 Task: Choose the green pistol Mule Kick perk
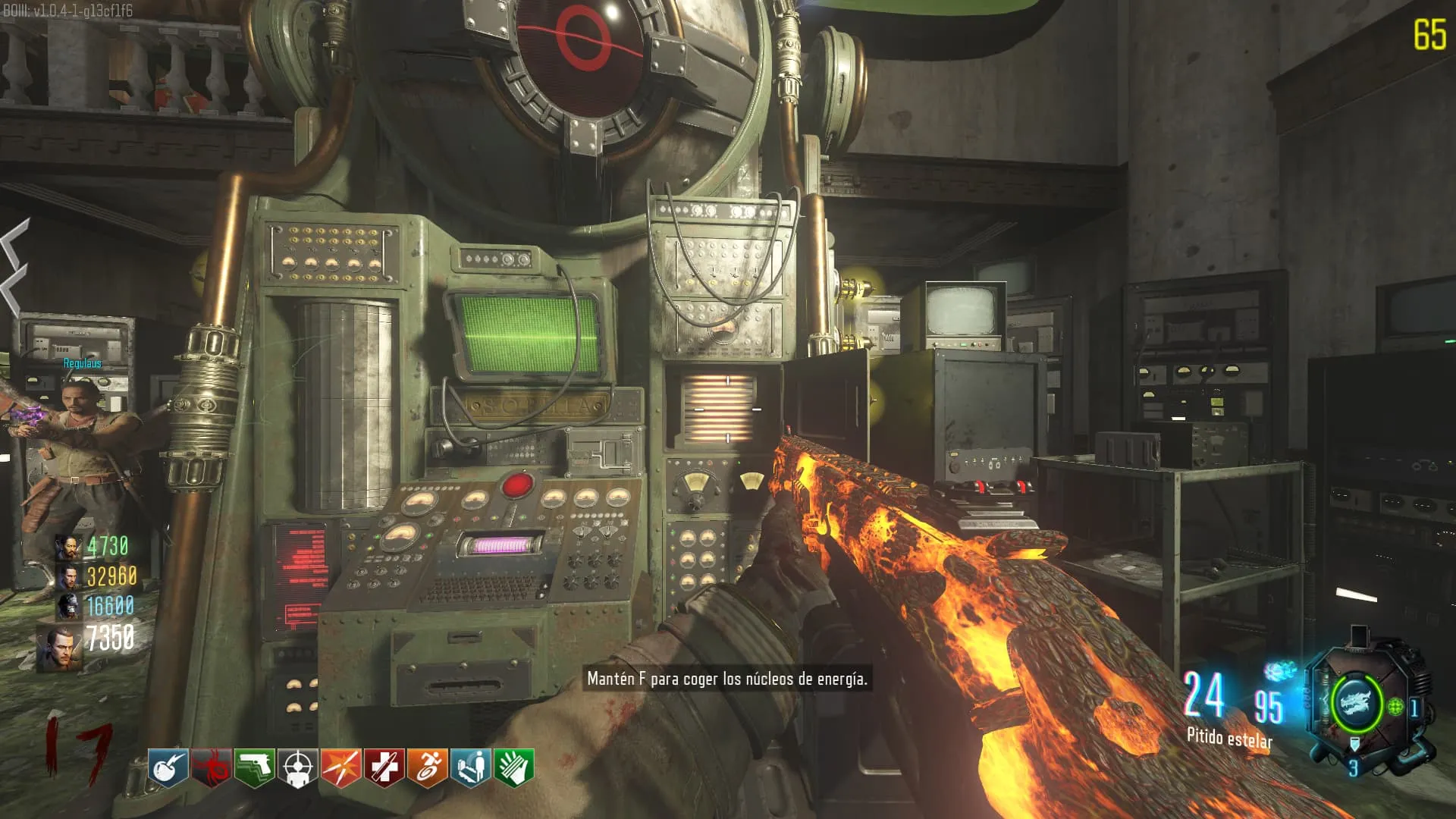[x=255, y=768]
